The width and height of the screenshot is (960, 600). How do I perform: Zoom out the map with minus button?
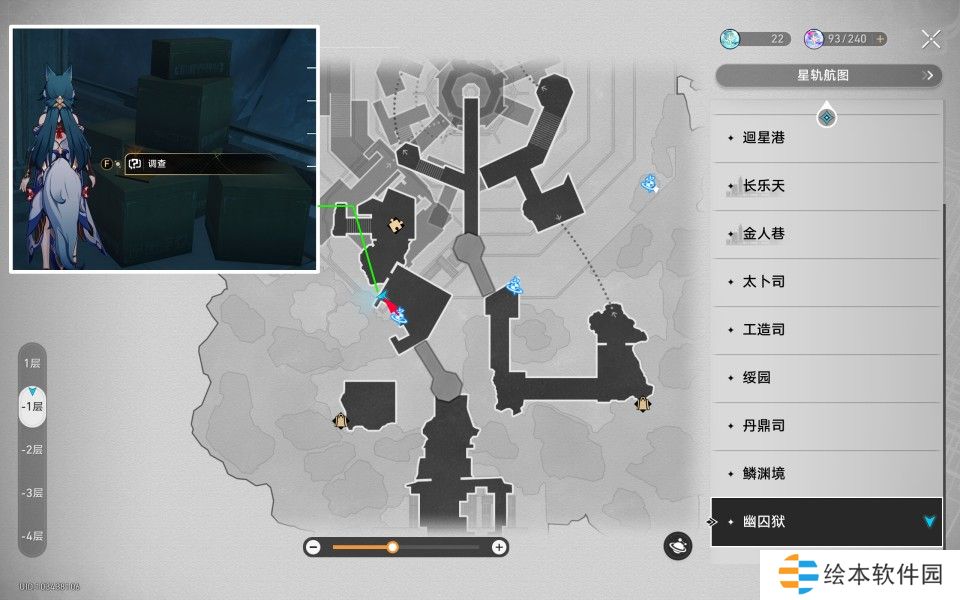(x=313, y=547)
